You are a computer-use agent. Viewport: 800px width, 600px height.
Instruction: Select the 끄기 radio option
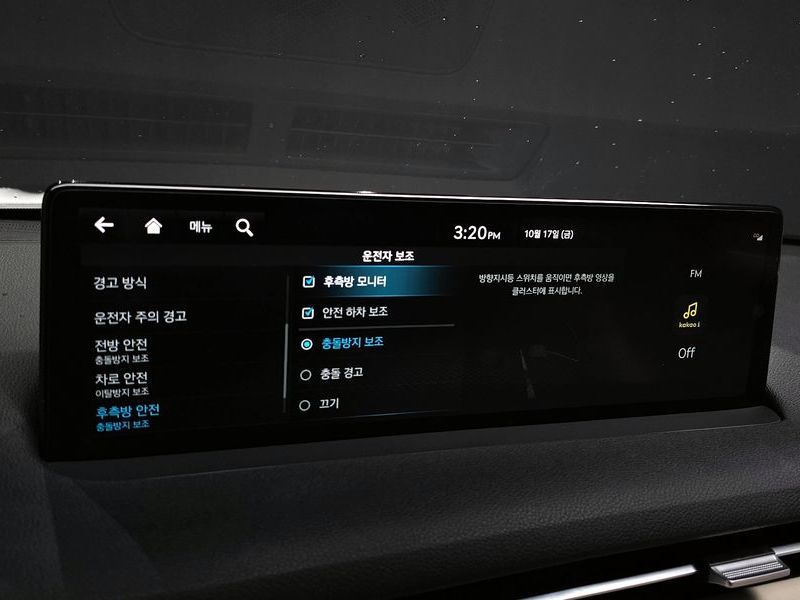(305, 405)
